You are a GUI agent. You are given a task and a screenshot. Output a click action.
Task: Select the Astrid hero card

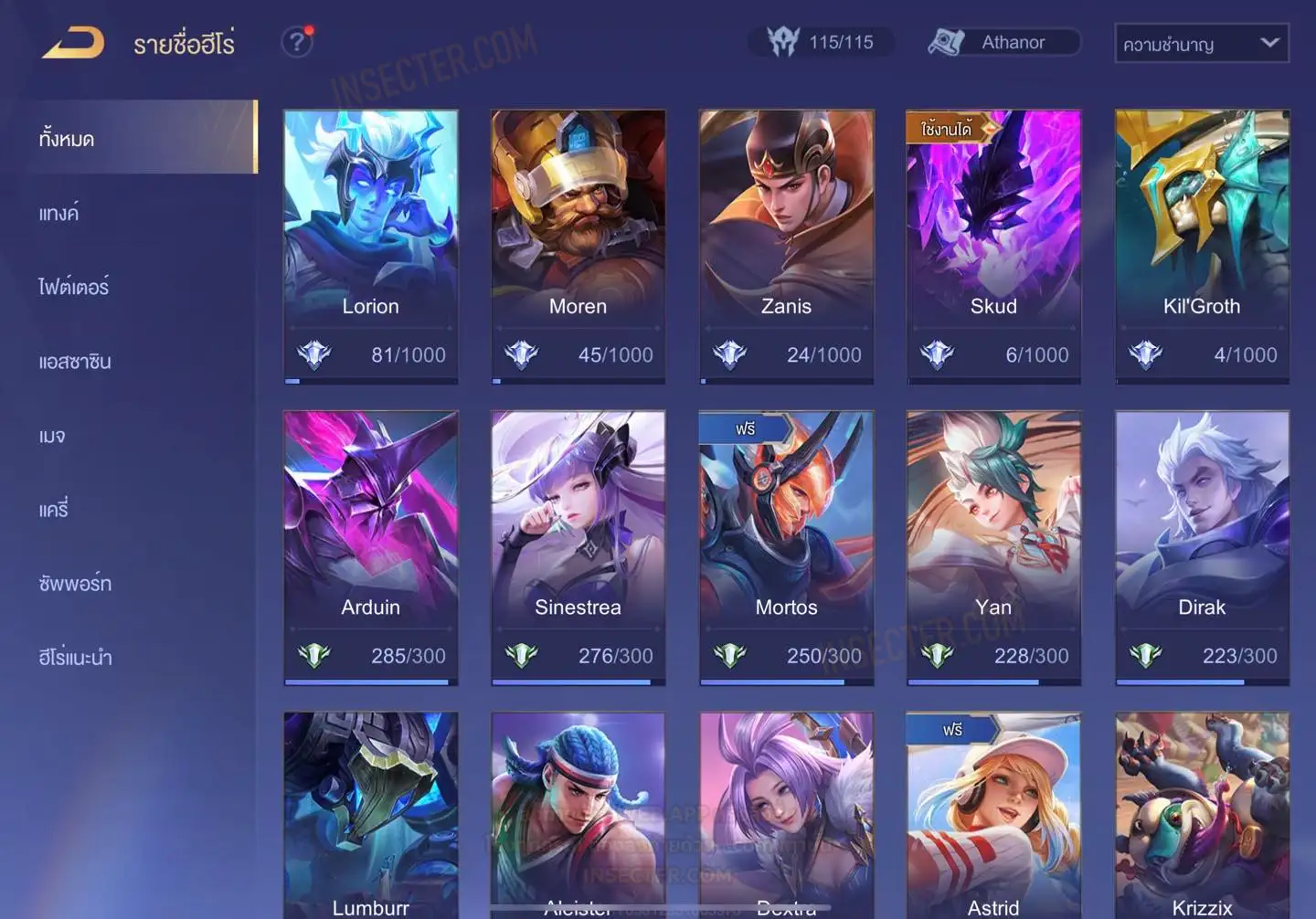point(993,815)
